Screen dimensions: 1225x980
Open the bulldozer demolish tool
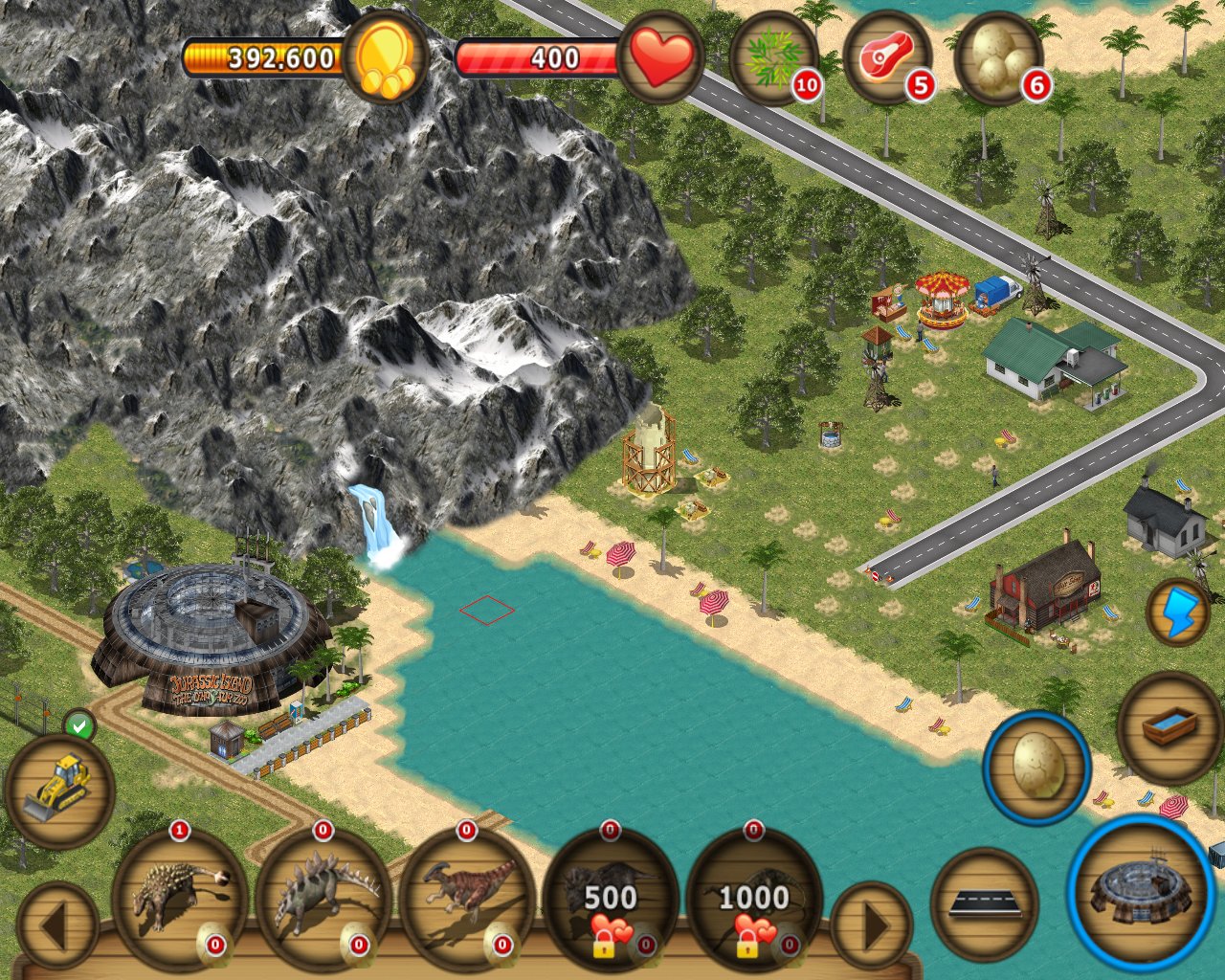[59, 791]
